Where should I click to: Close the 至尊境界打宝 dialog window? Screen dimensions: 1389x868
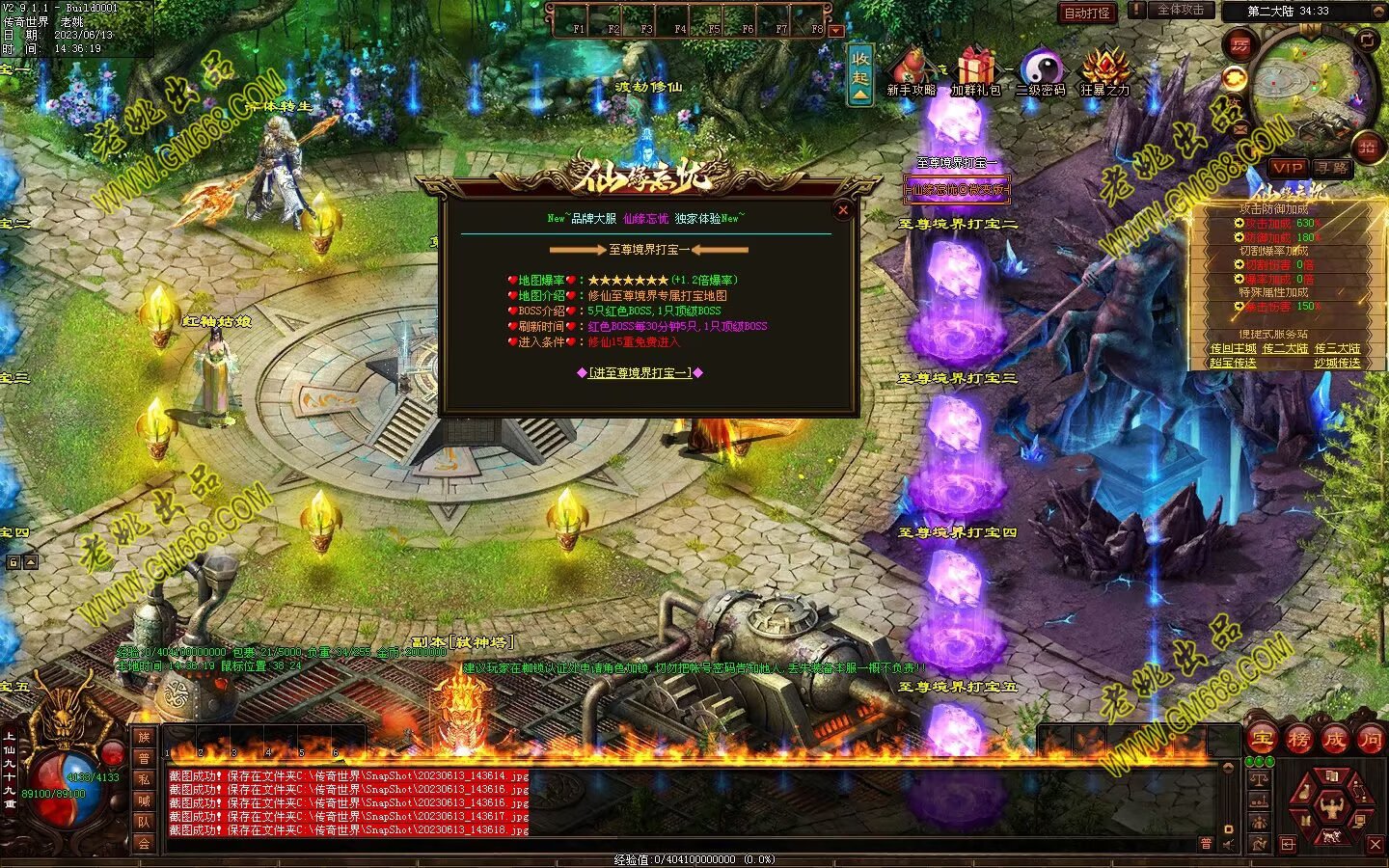pos(843,209)
